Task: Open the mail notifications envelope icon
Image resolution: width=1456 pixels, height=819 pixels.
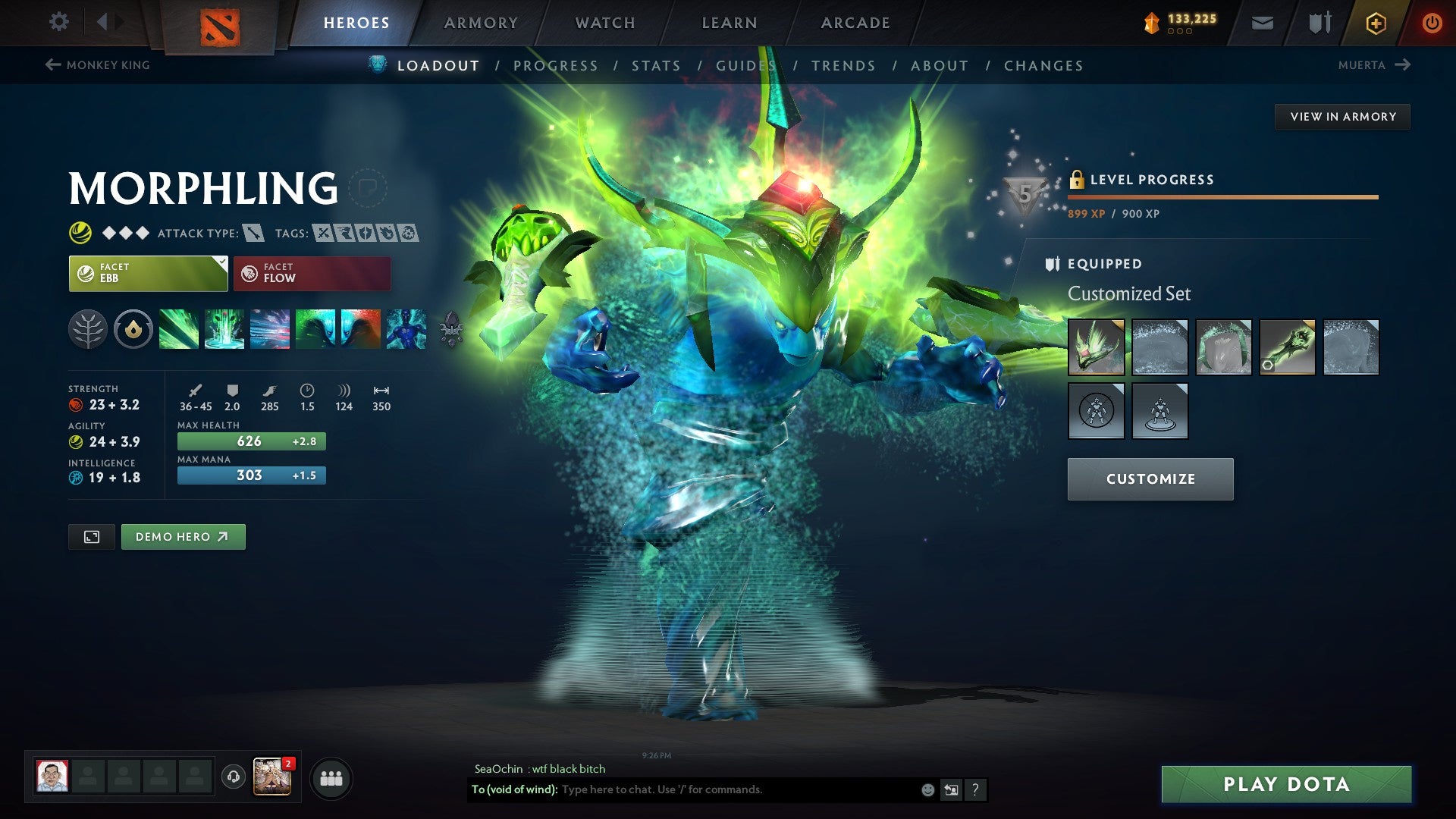Action: click(x=1262, y=23)
